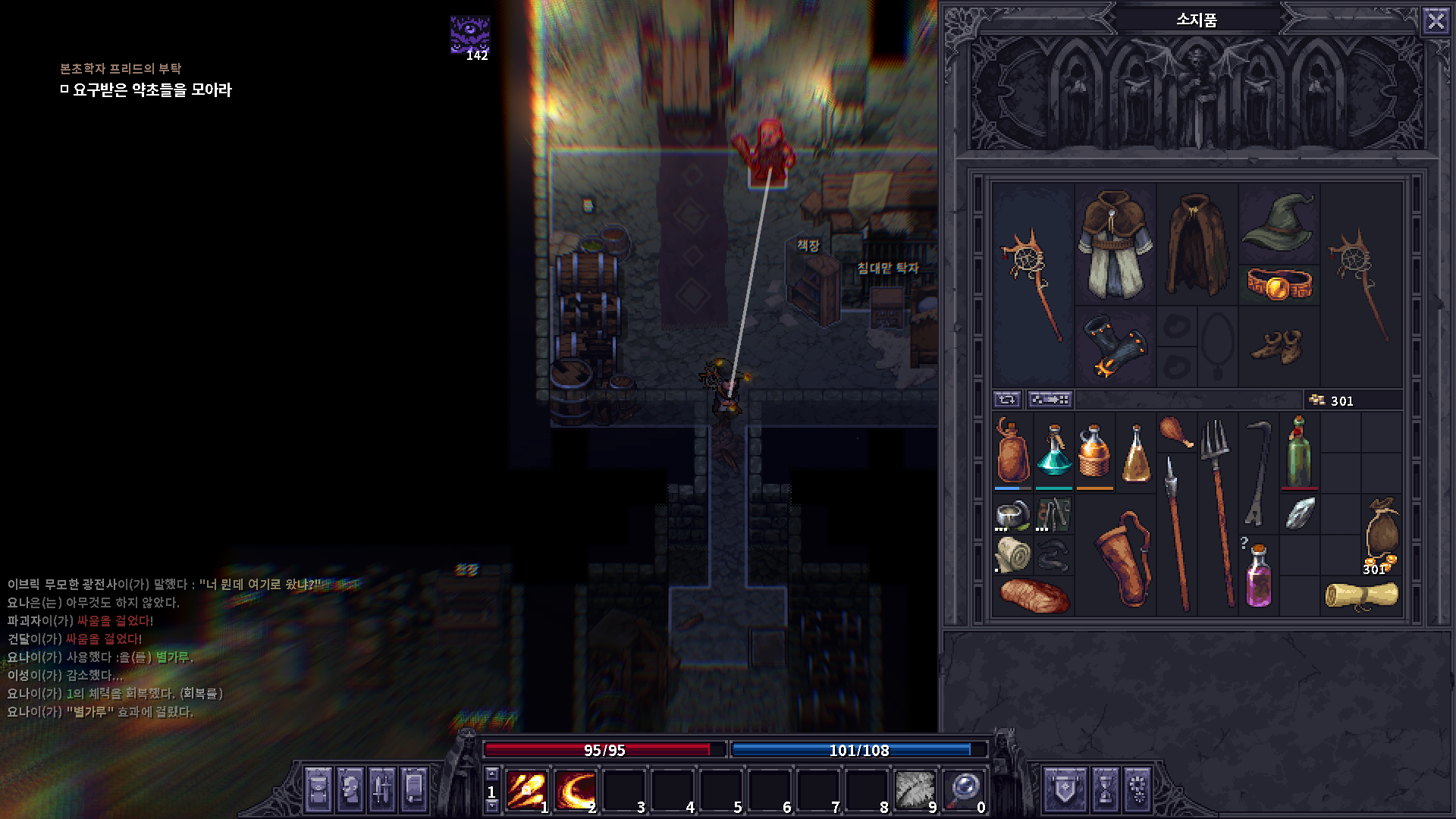The height and width of the screenshot is (819, 1456).
Task: Select the gold-buckled belt slot
Action: pyautogui.click(x=1279, y=285)
